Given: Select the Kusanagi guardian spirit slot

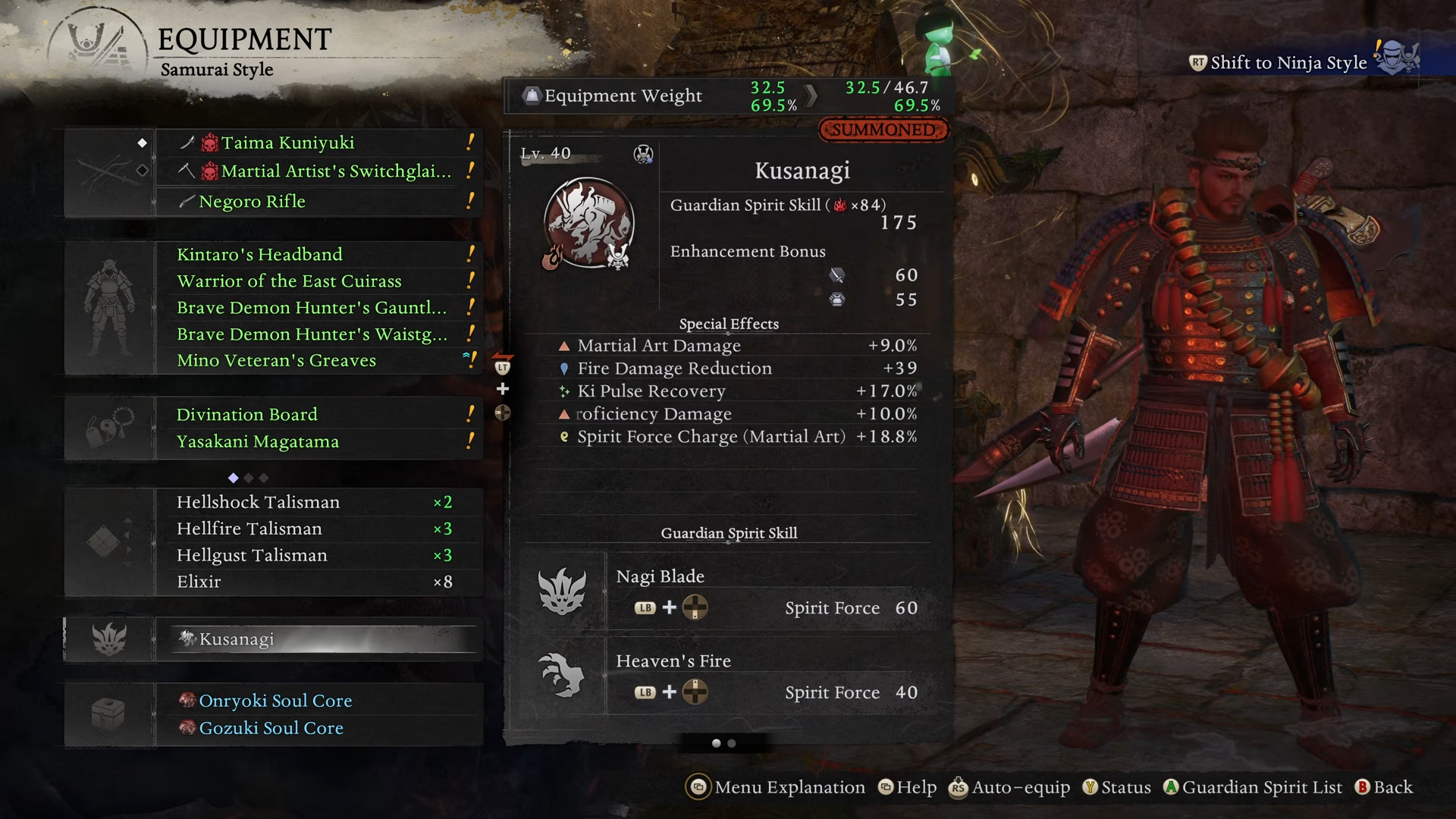Looking at the screenshot, I should click(x=318, y=639).
